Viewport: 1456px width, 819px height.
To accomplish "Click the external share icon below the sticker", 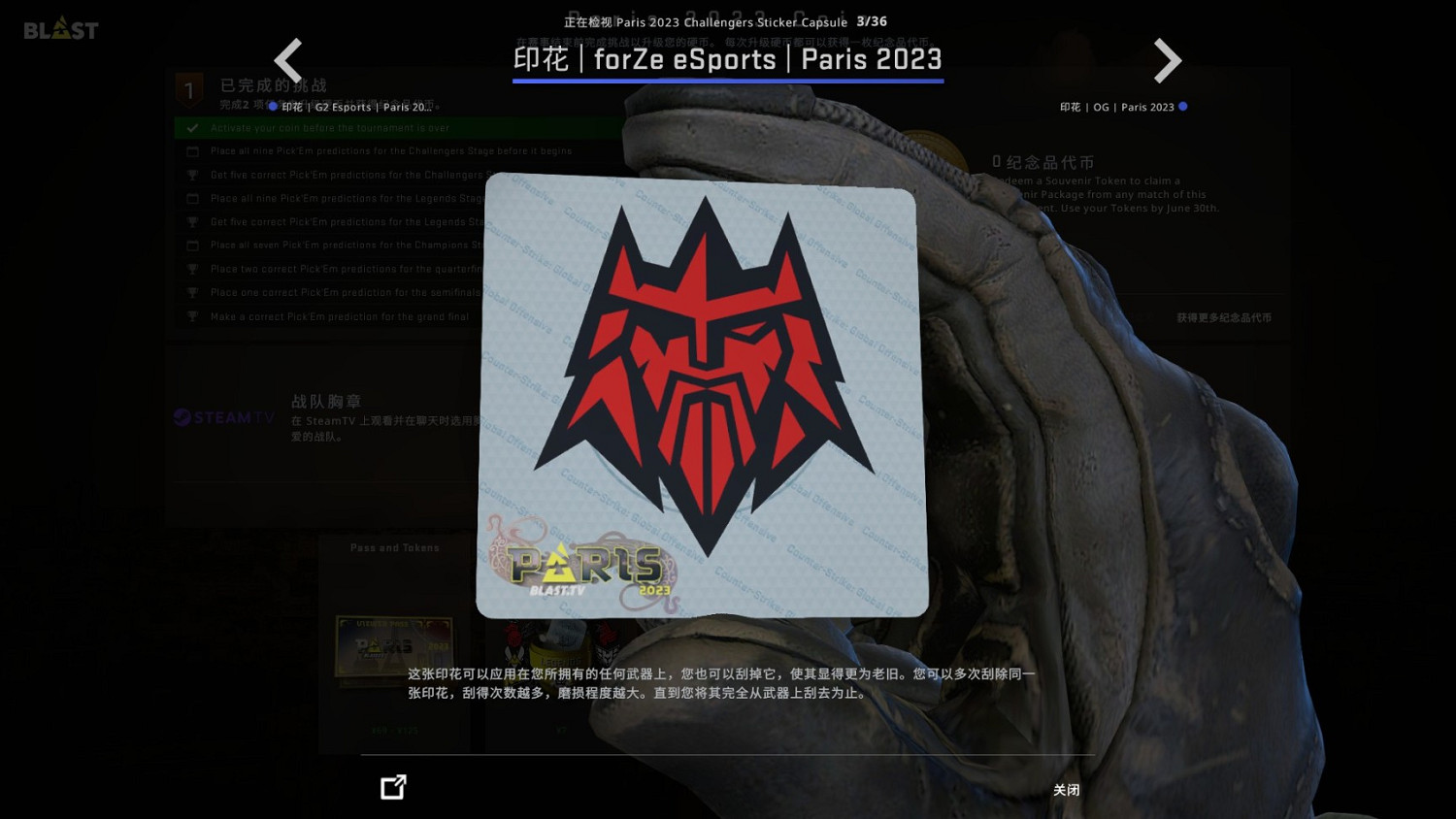I will (392, 787).
